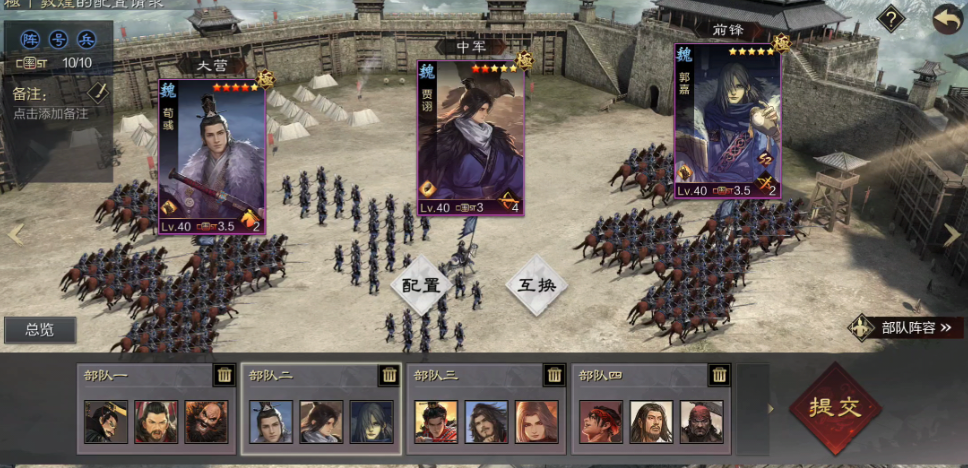Open the 总览 overview panel
The width and height of the screenshot is (968, 468).
[x=39, y=330]
